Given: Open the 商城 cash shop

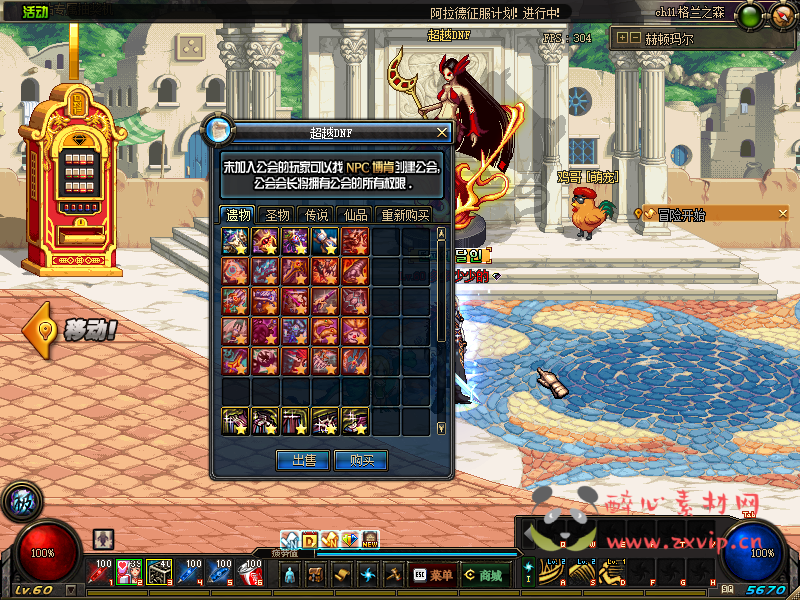Looking at the screenshot, I should tap(483, 575).
